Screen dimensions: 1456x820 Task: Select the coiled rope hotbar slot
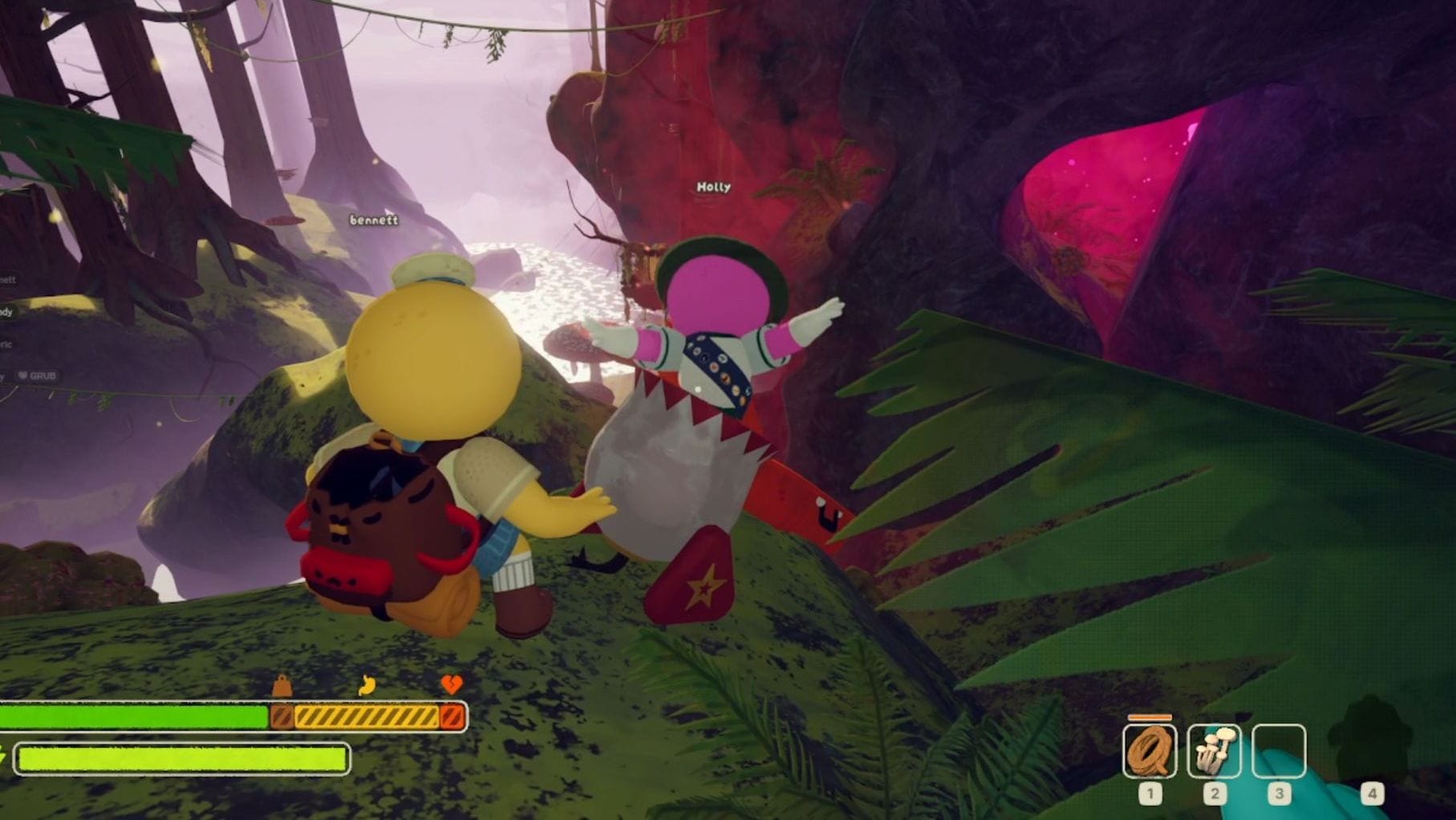1149,751
